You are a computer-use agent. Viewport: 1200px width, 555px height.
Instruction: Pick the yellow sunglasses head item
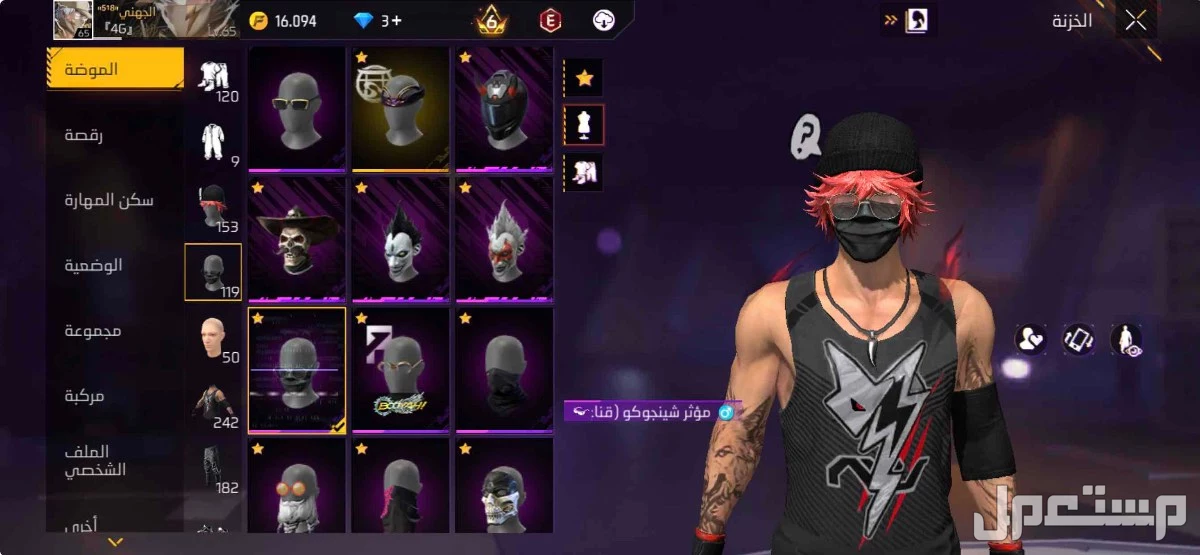click(297, 108)
